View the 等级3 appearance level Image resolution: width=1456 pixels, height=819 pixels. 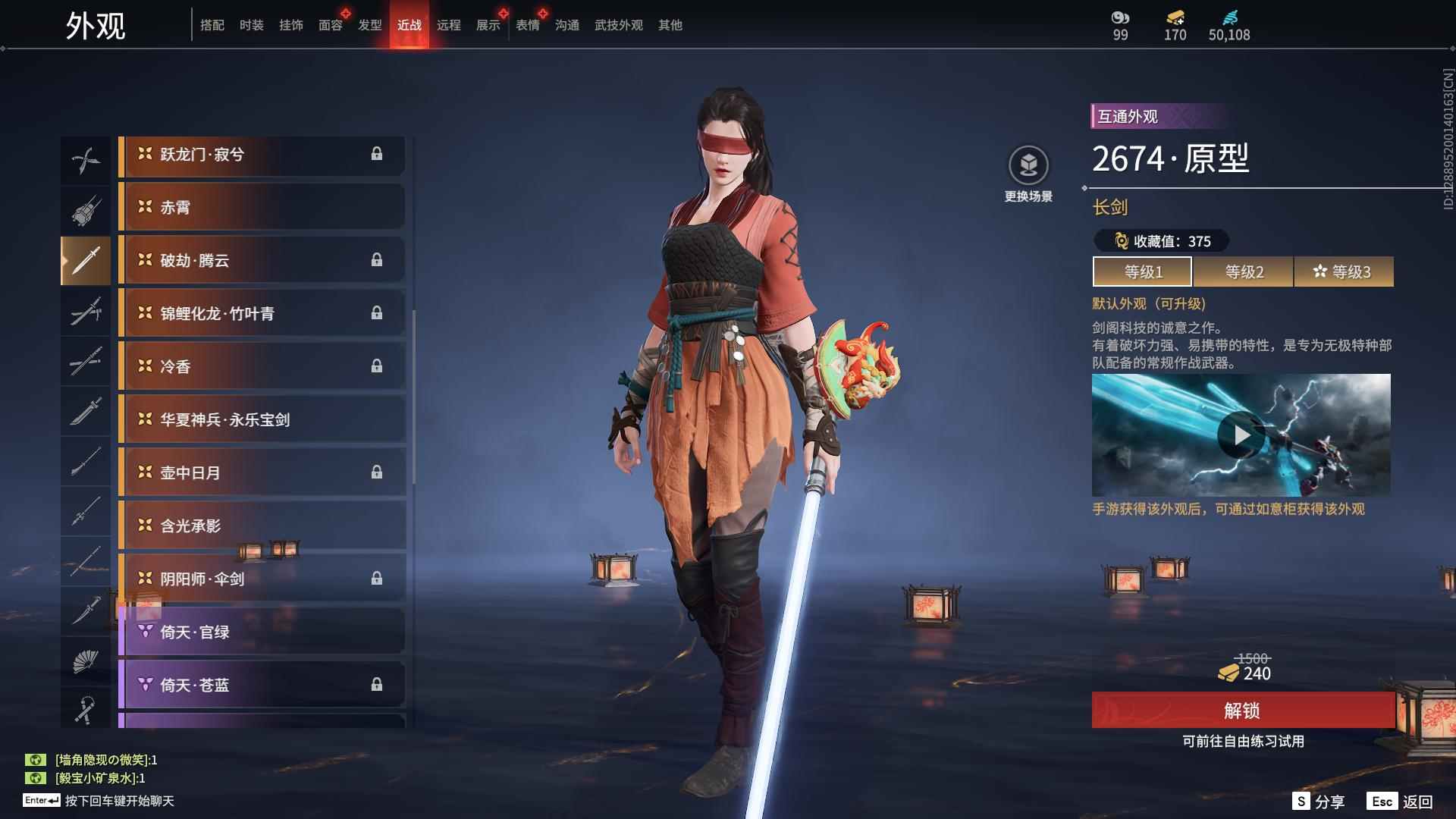pos(1343,271)
